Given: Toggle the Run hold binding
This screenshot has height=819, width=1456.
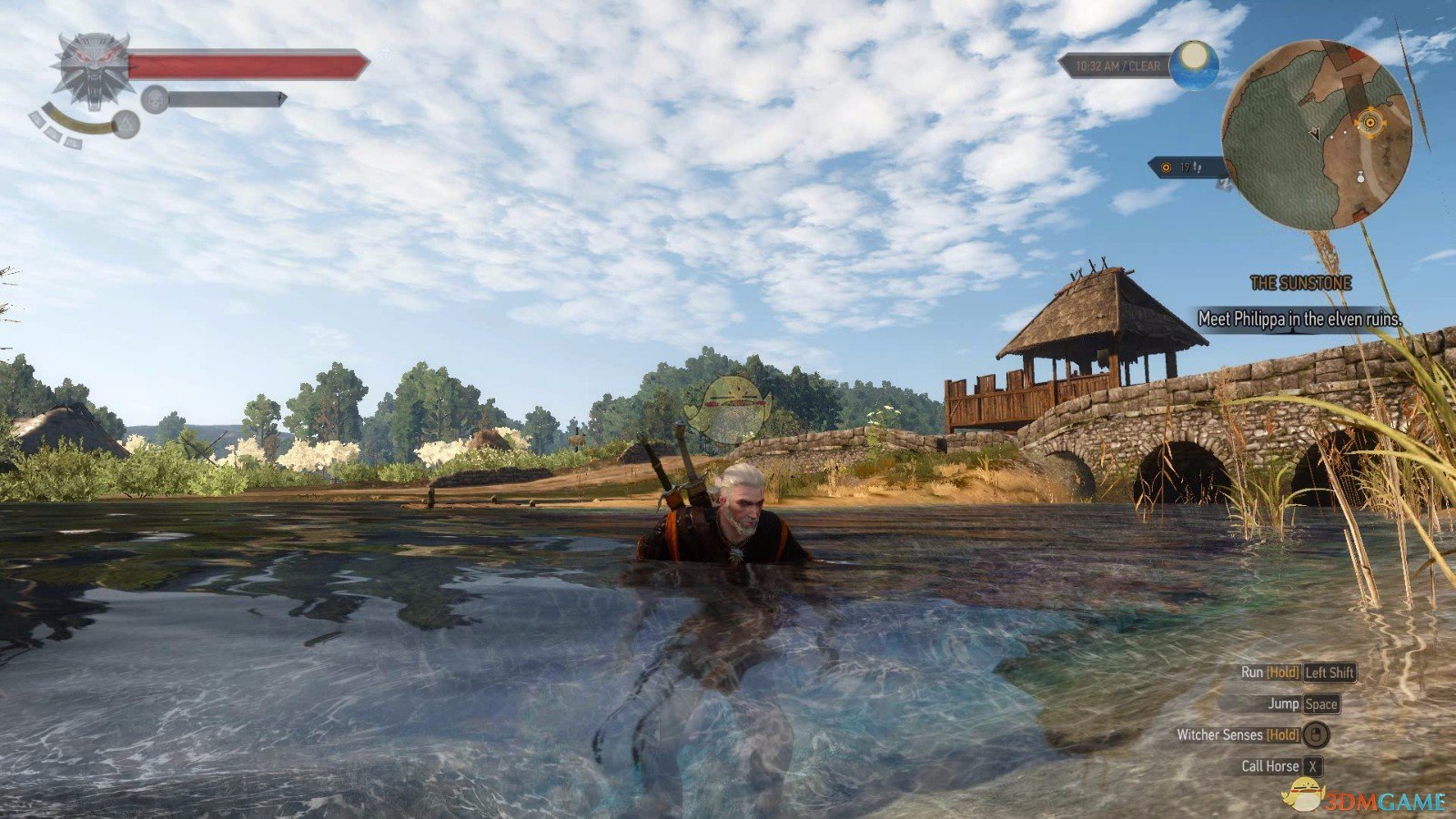Looking at the screenshot, I should pyautogui.click(x=1282, y=673).
